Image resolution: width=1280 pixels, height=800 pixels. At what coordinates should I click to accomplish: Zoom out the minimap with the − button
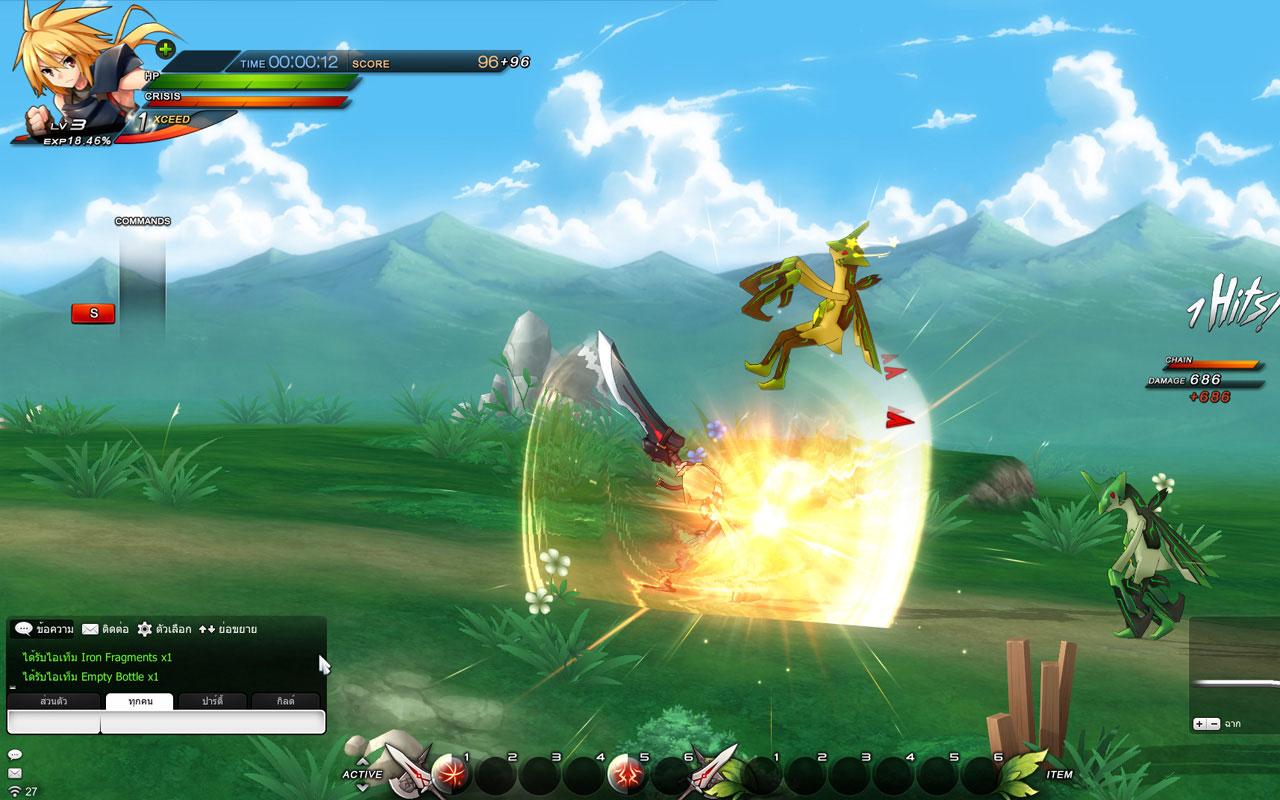point(1213,724)
